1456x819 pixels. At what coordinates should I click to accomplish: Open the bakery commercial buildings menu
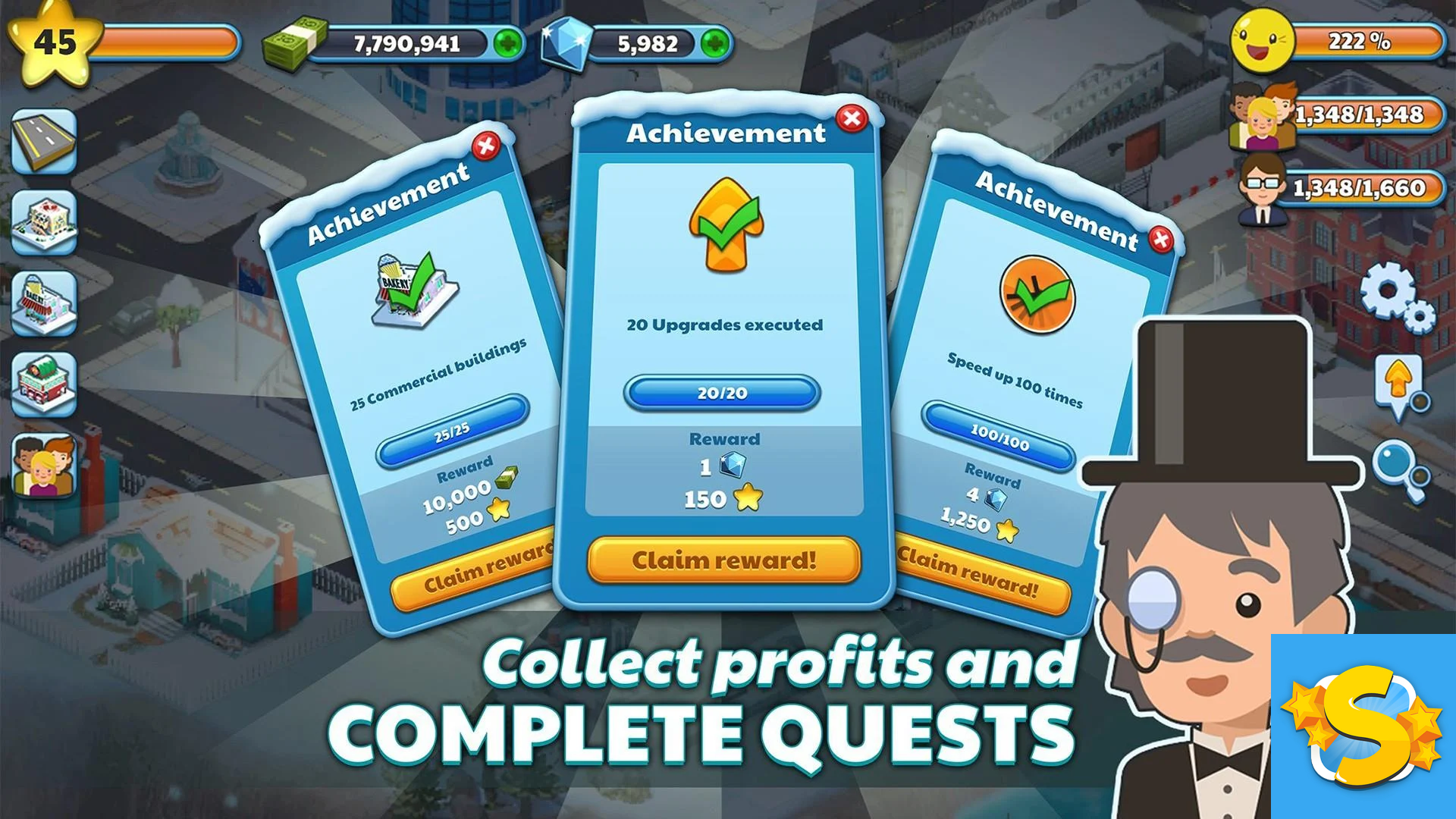44,303
